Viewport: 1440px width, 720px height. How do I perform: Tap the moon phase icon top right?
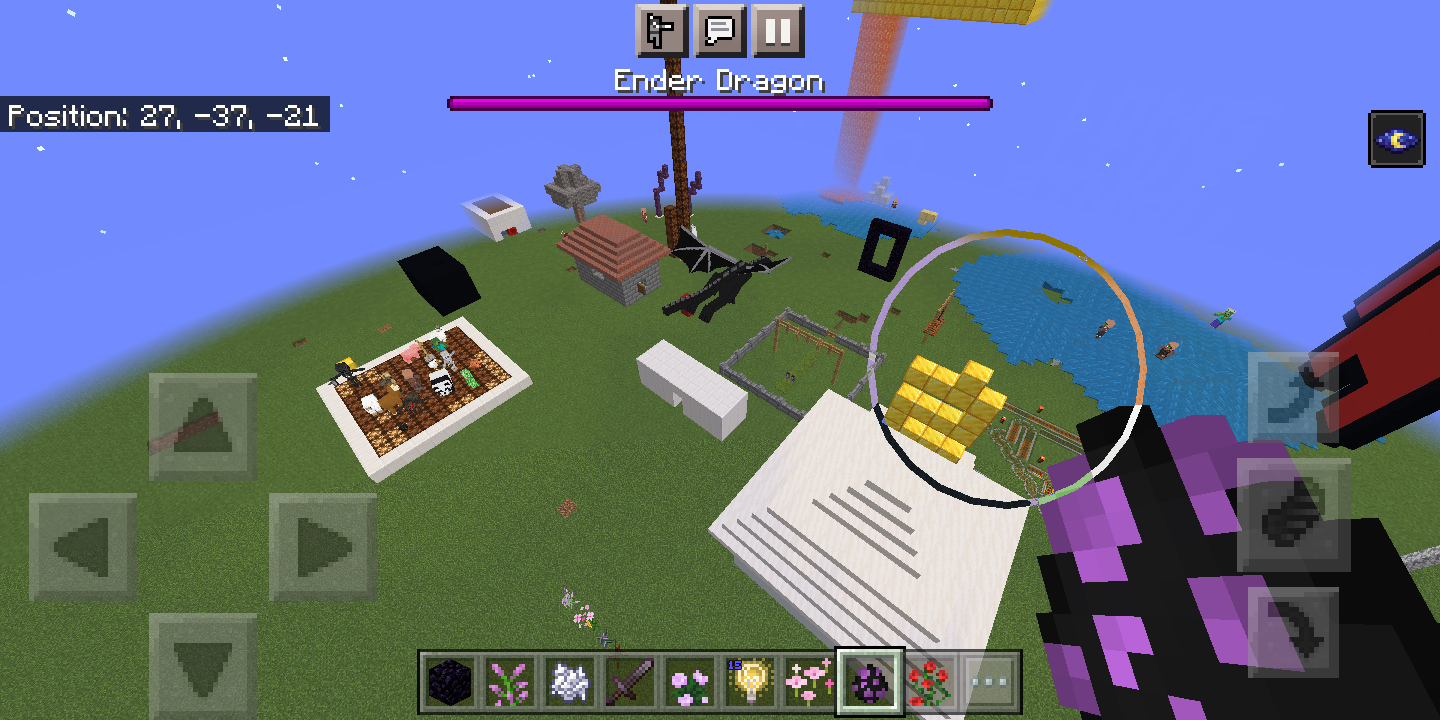pyautogui.click(x=1397, y=138)
